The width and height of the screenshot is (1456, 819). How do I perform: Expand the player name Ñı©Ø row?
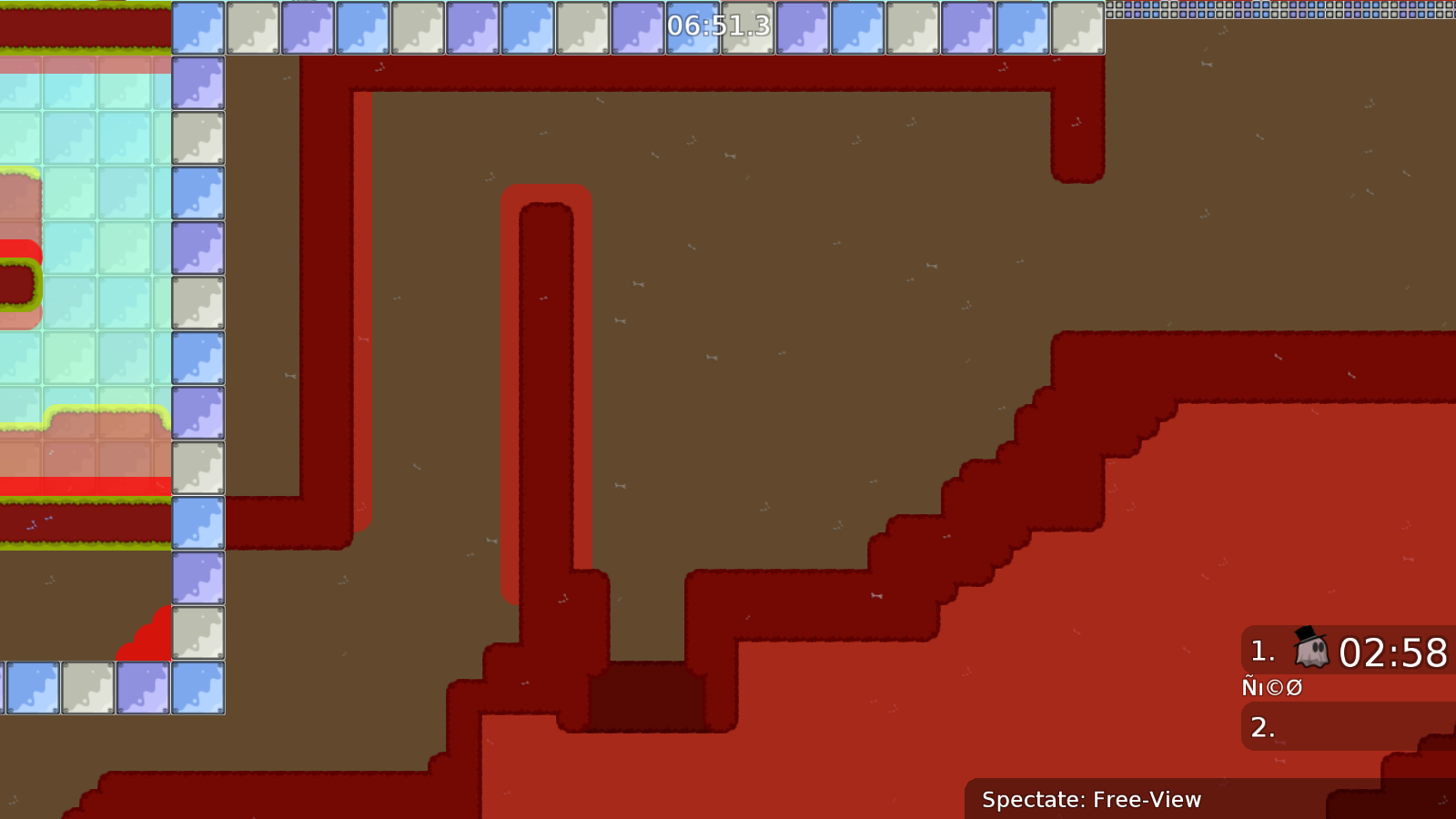click(1272, 687)
